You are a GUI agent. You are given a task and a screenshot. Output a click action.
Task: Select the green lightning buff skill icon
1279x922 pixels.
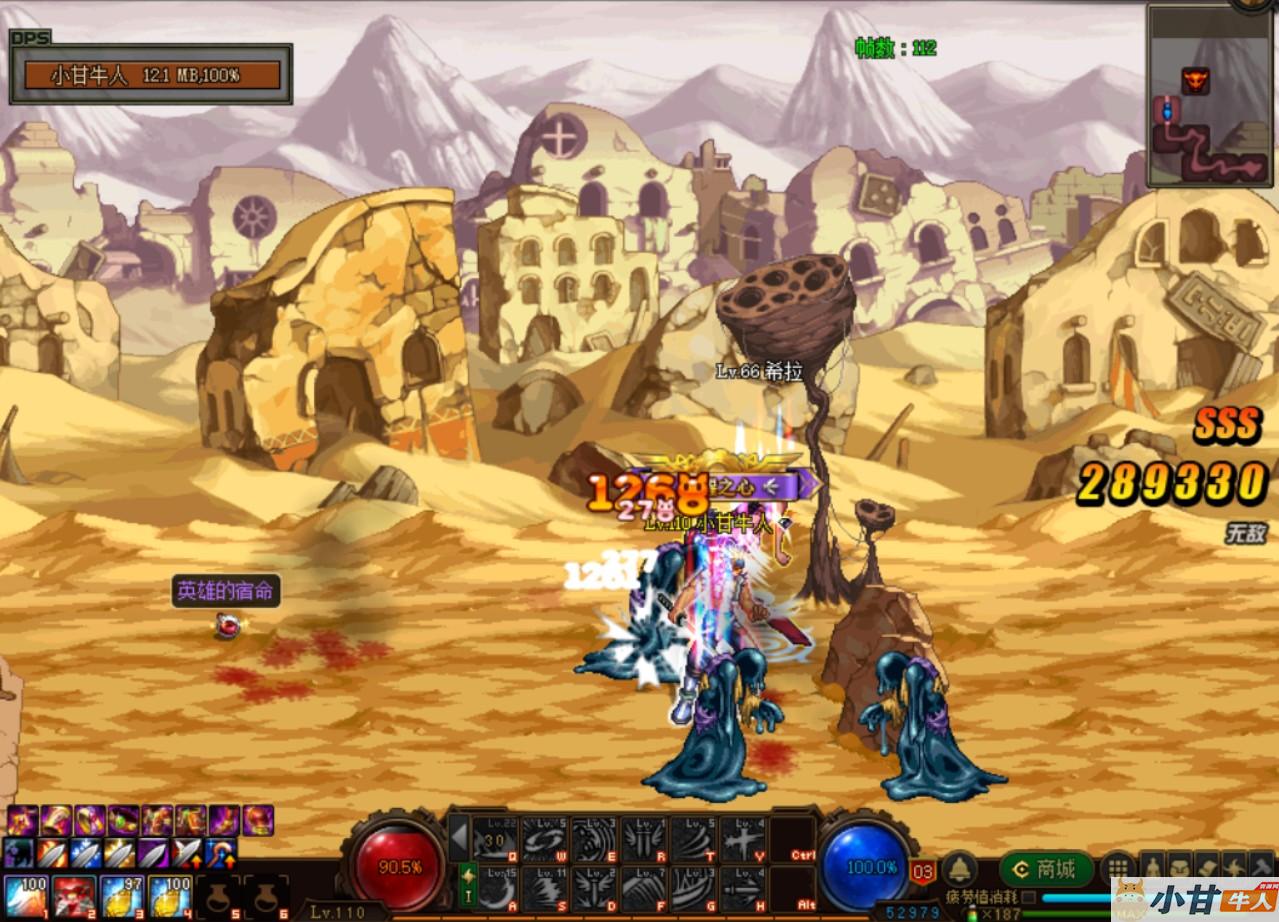[466, 886]
